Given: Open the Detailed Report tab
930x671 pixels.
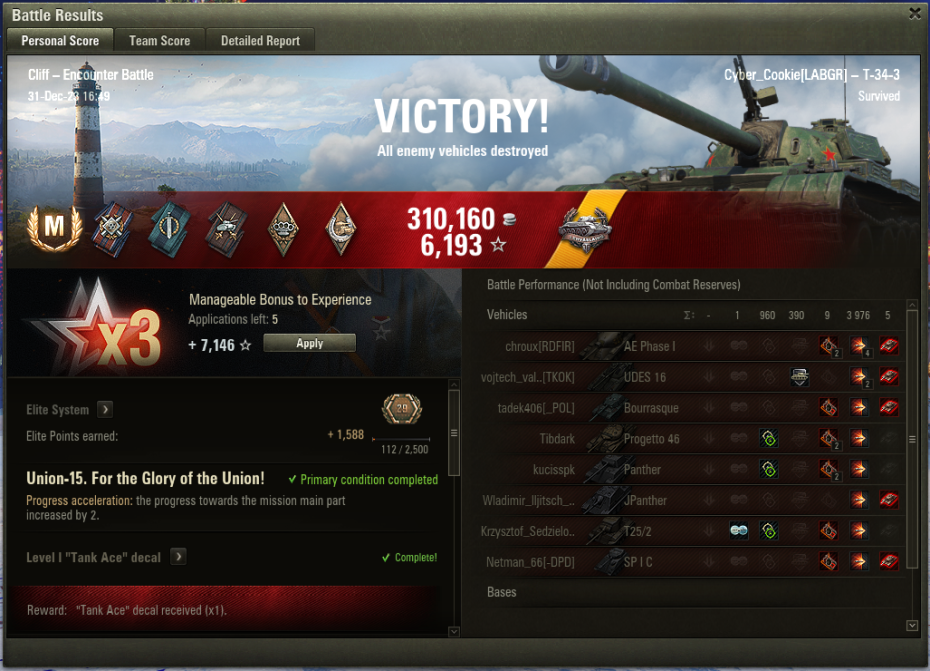Looking at the screenshot, I should [x=260, y=41].
